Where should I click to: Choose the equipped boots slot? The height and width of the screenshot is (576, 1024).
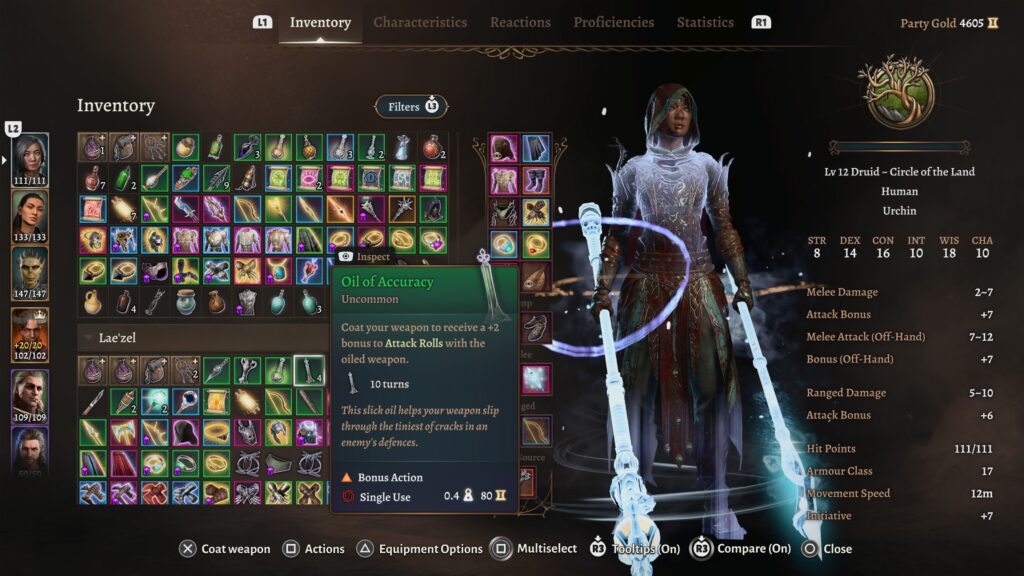pyautogui.click(x=536, y=180)
